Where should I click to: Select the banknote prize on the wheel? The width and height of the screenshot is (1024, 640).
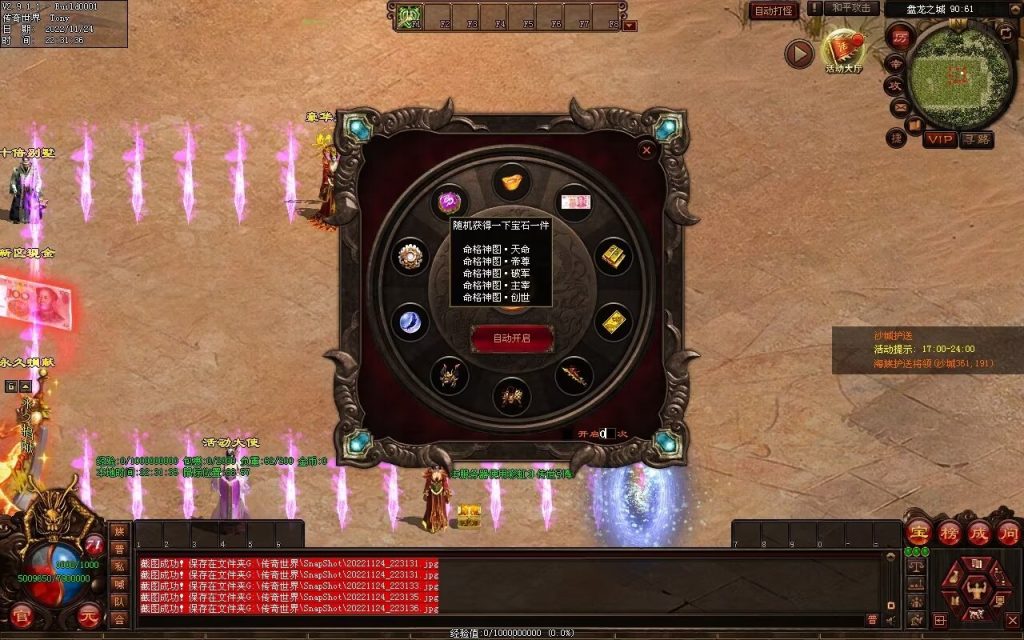pos(573,202)
